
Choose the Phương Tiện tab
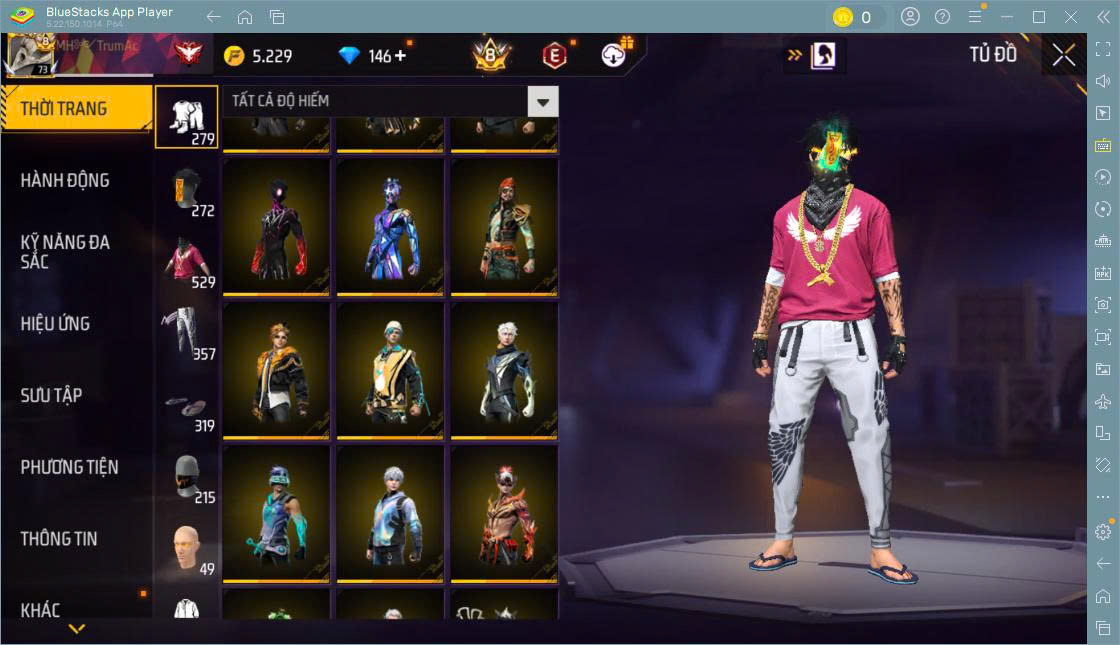[70, 467]
